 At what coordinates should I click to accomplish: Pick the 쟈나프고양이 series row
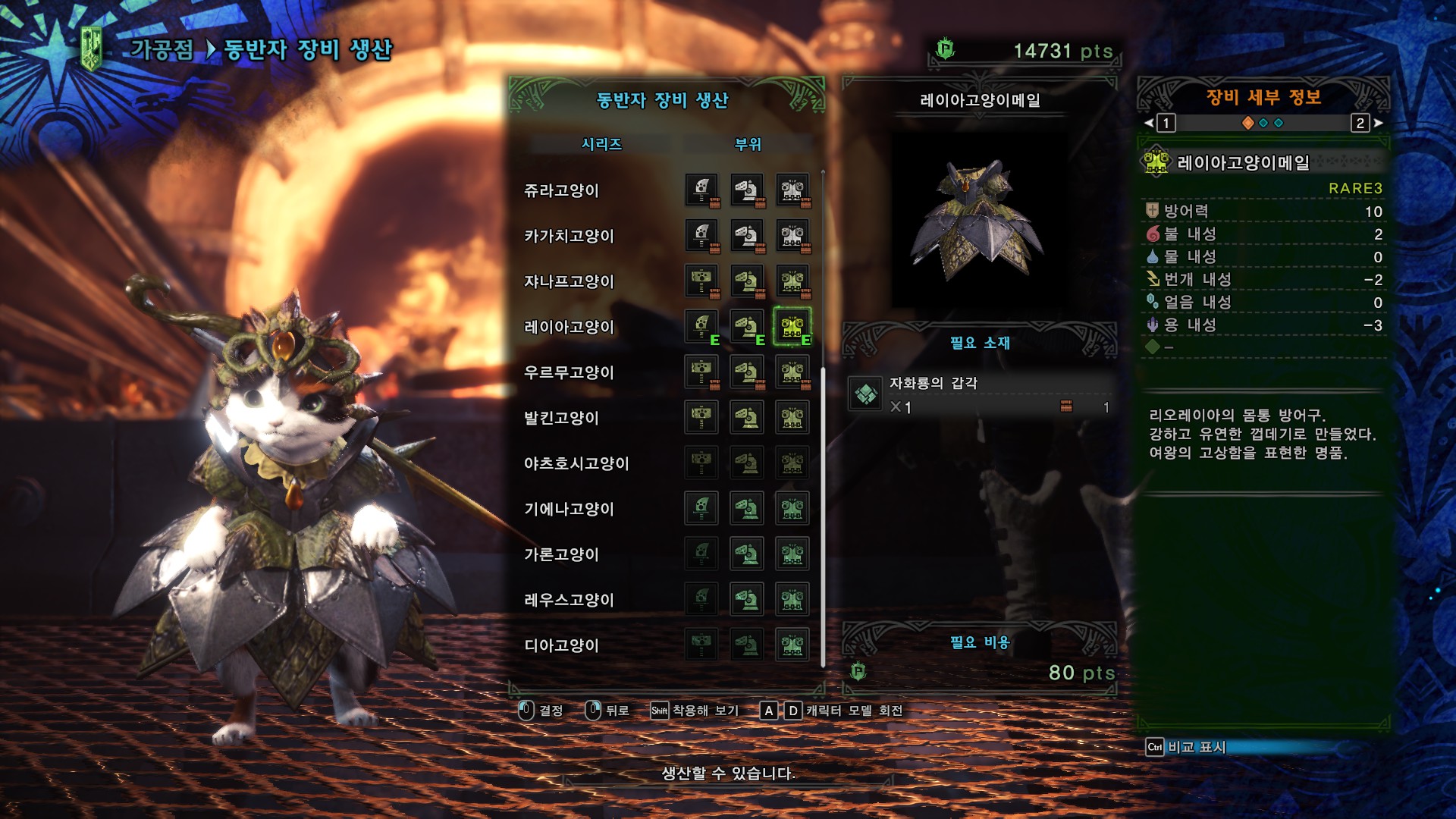tap(569, 281)
